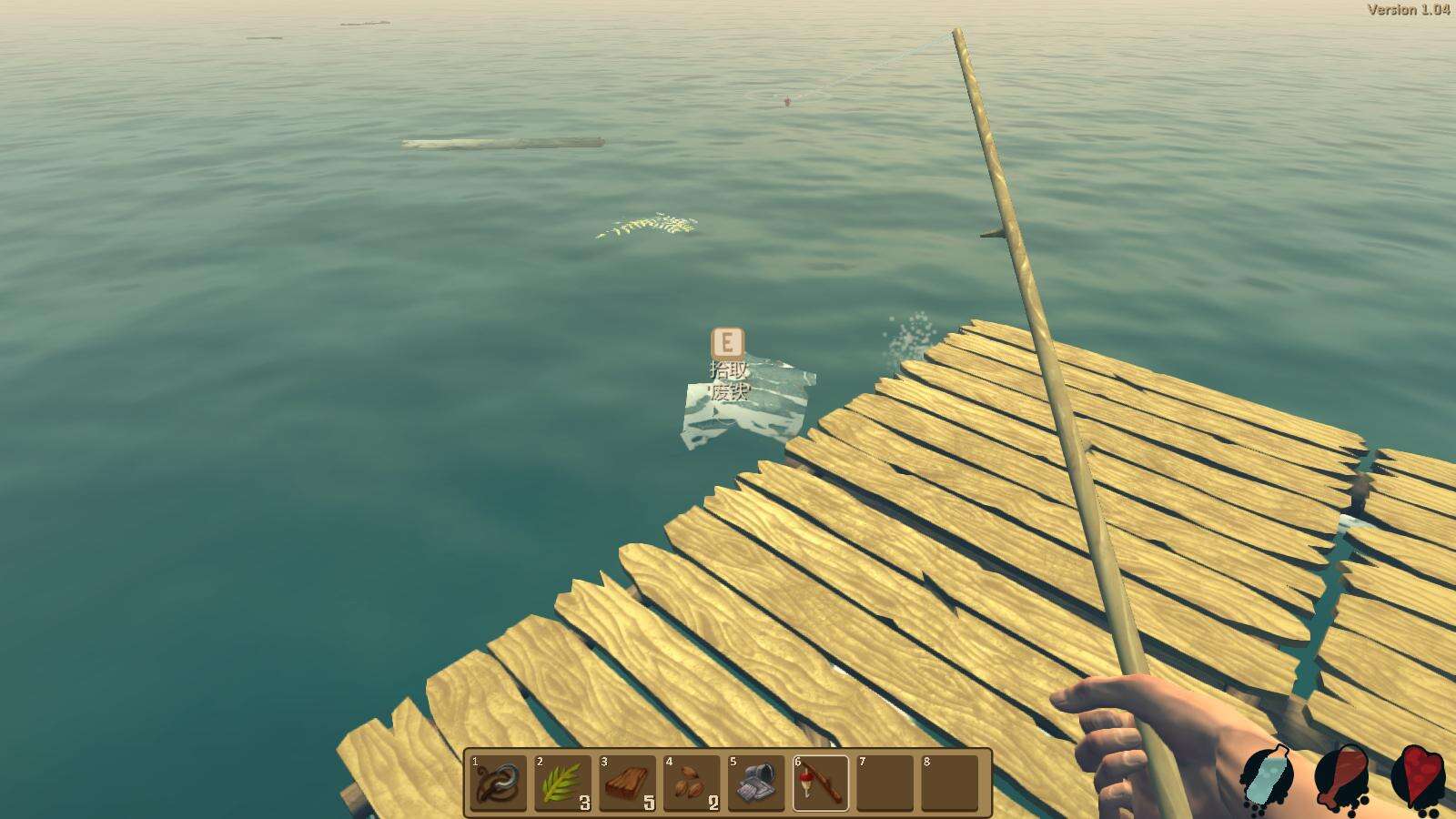Viewport: 1456px width, 819px height.
Task: Click the fishing rod hotbar slot
Action: [x=821, y=783]
